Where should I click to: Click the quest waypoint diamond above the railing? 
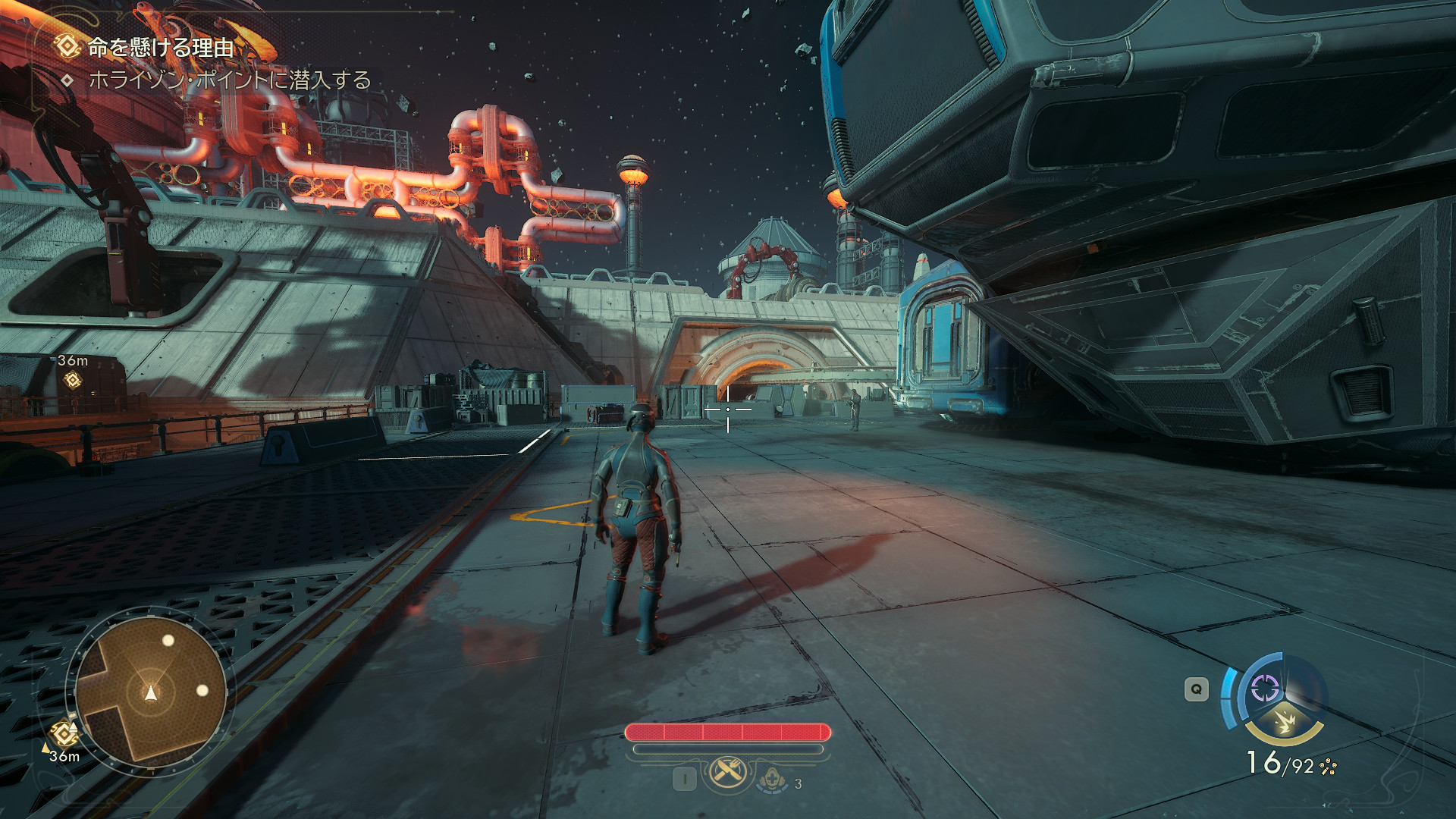tap(73, 380)
